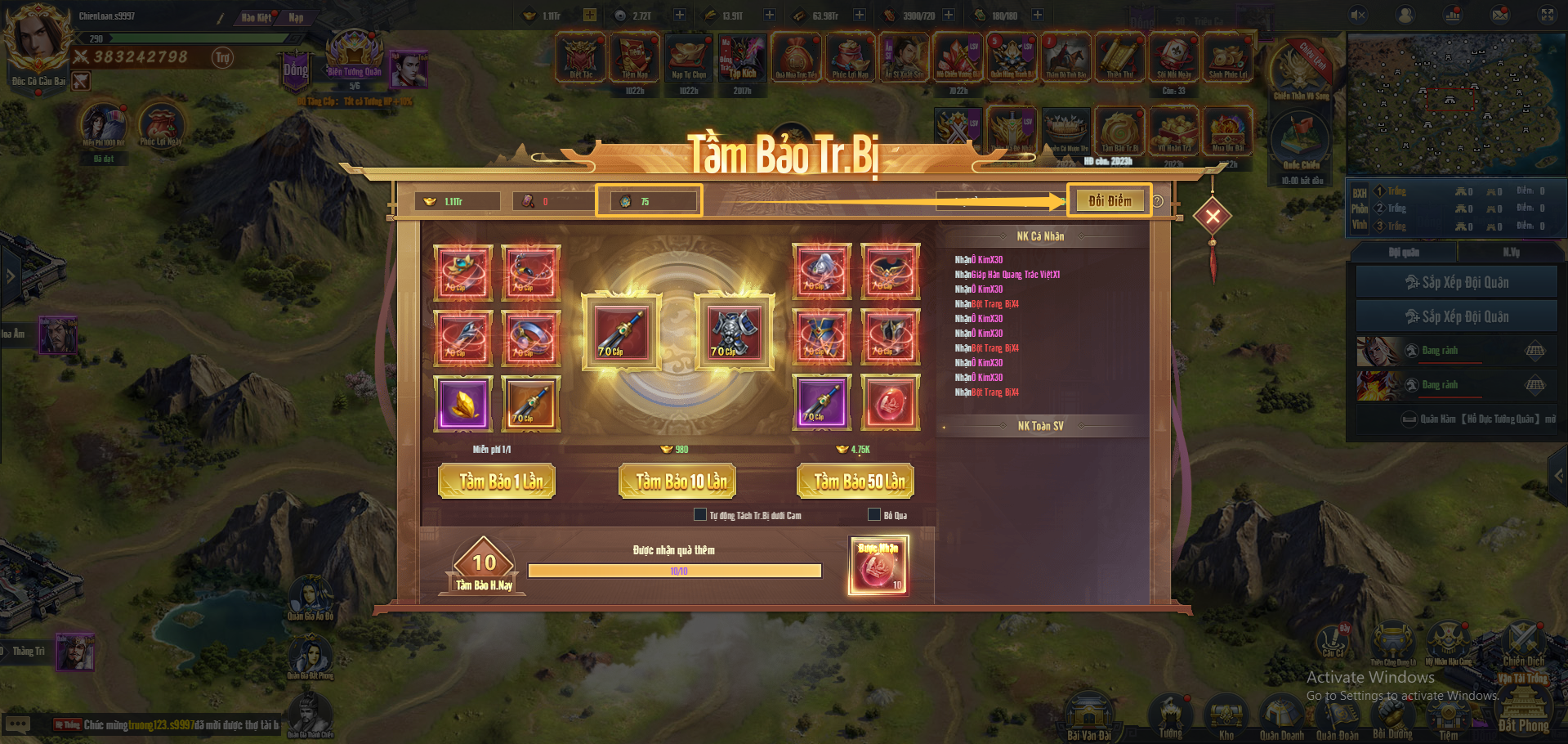Select the level 70 armor prize slot

click(734, 333)
